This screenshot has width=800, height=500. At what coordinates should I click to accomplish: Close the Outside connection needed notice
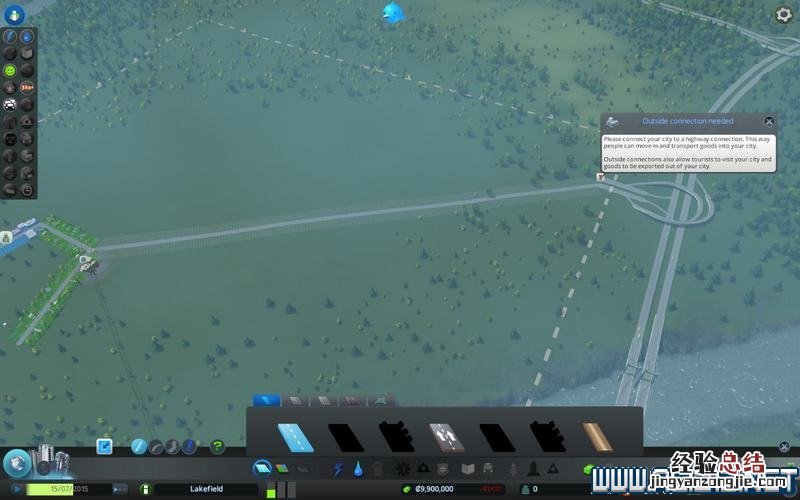pos(769,121)
